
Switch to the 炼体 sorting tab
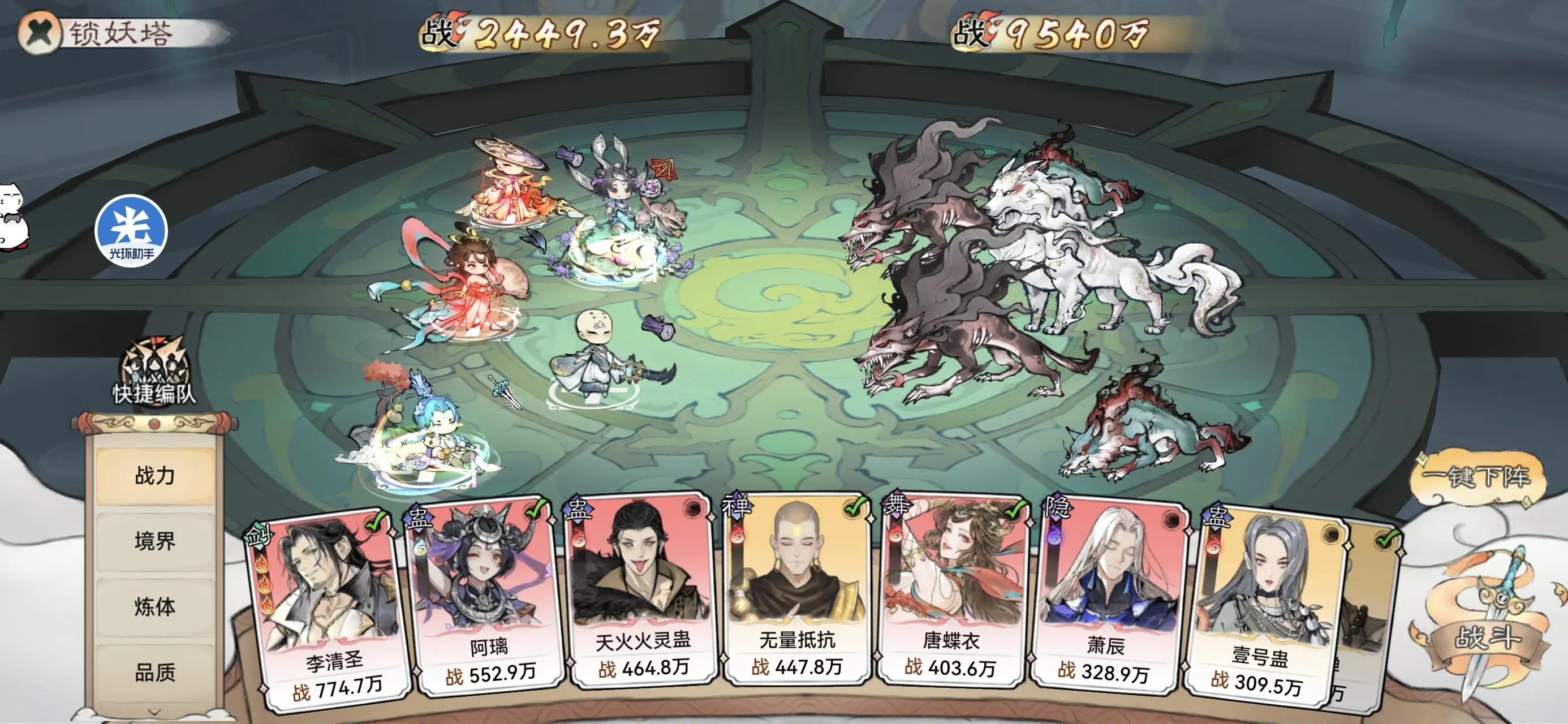pyautogui.click(x=154, y=606)
